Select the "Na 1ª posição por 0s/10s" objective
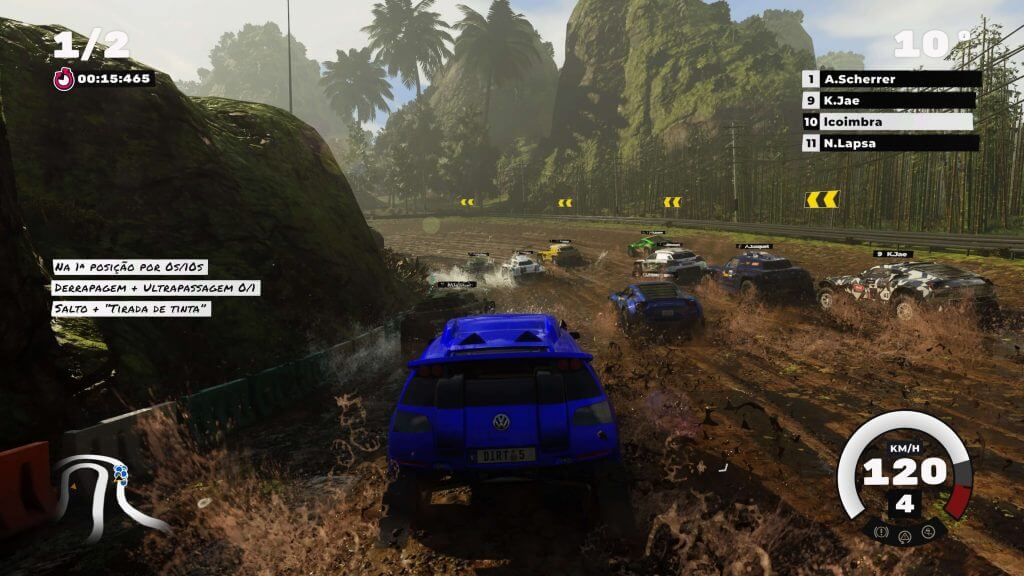 pyautogui.click(x=132, y=268)
